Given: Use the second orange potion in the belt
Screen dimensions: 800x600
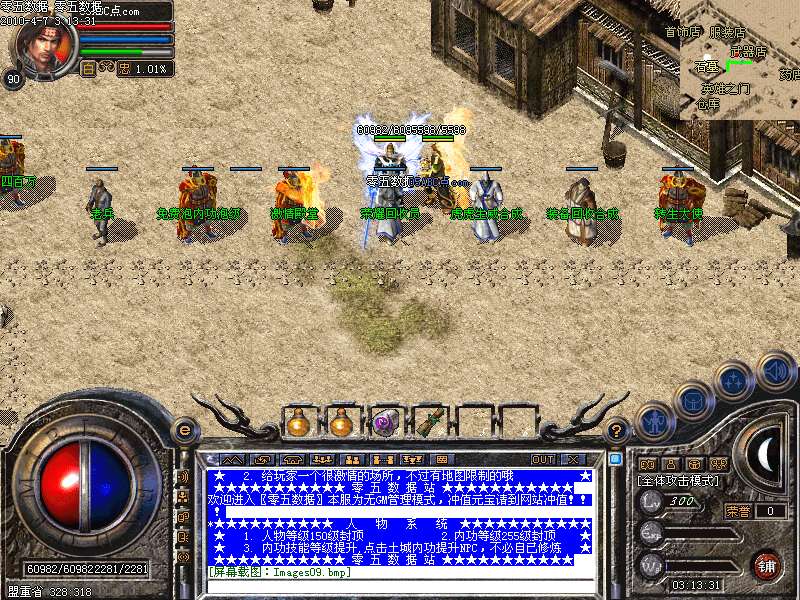Looking at the screenshot, I should tap(342, 423).
